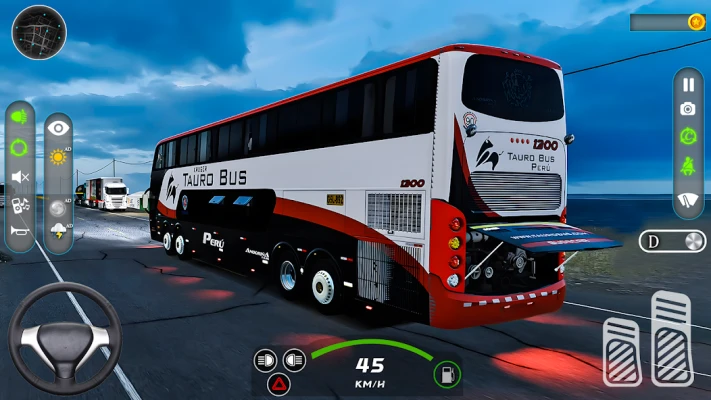Change camera view with the eye icon
Image resolution: width=711 pixels, height=400 pixels.
pyautogui.click(x=59, y=128)
